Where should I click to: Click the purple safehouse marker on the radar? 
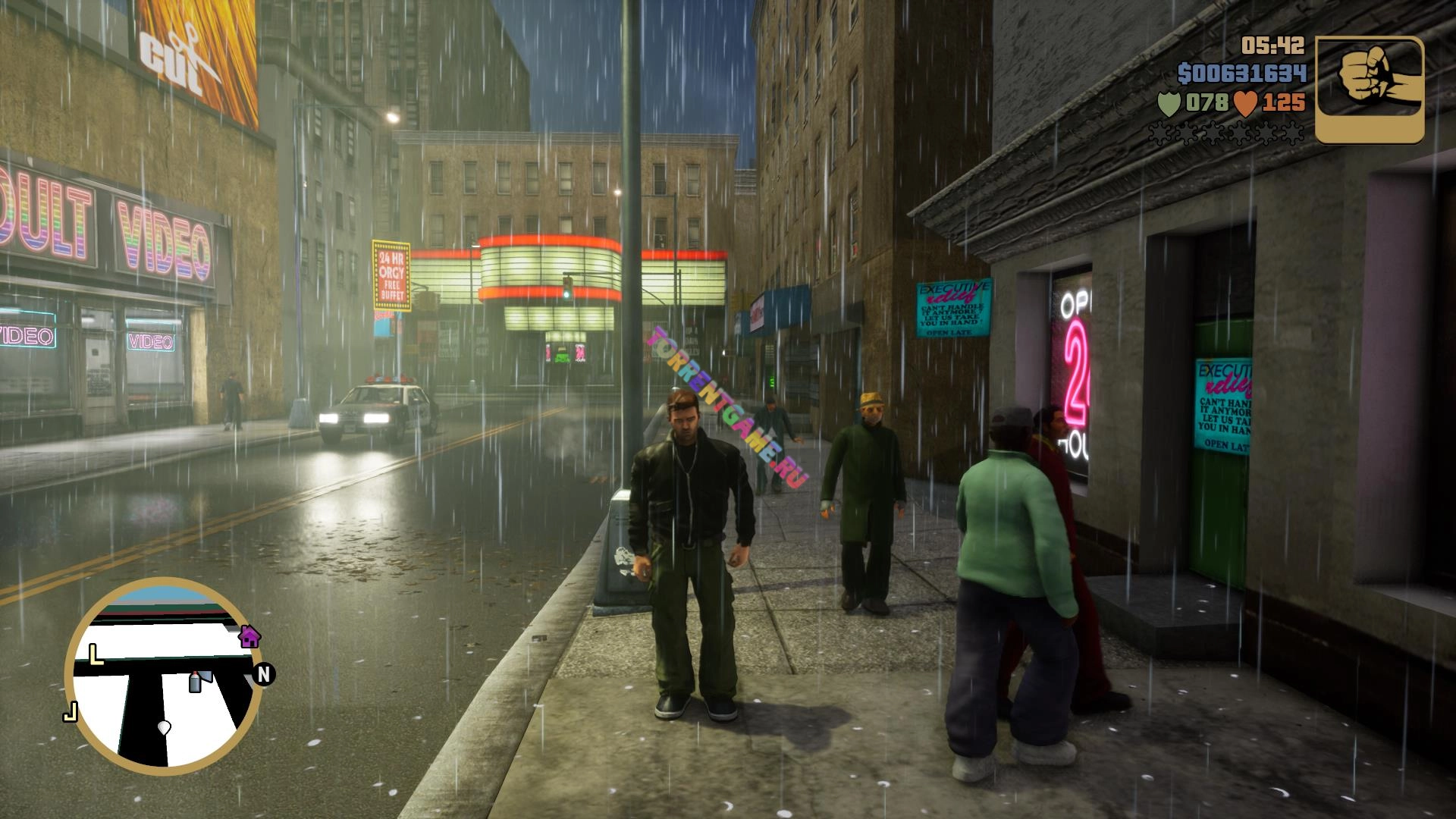tap(249, 636)
